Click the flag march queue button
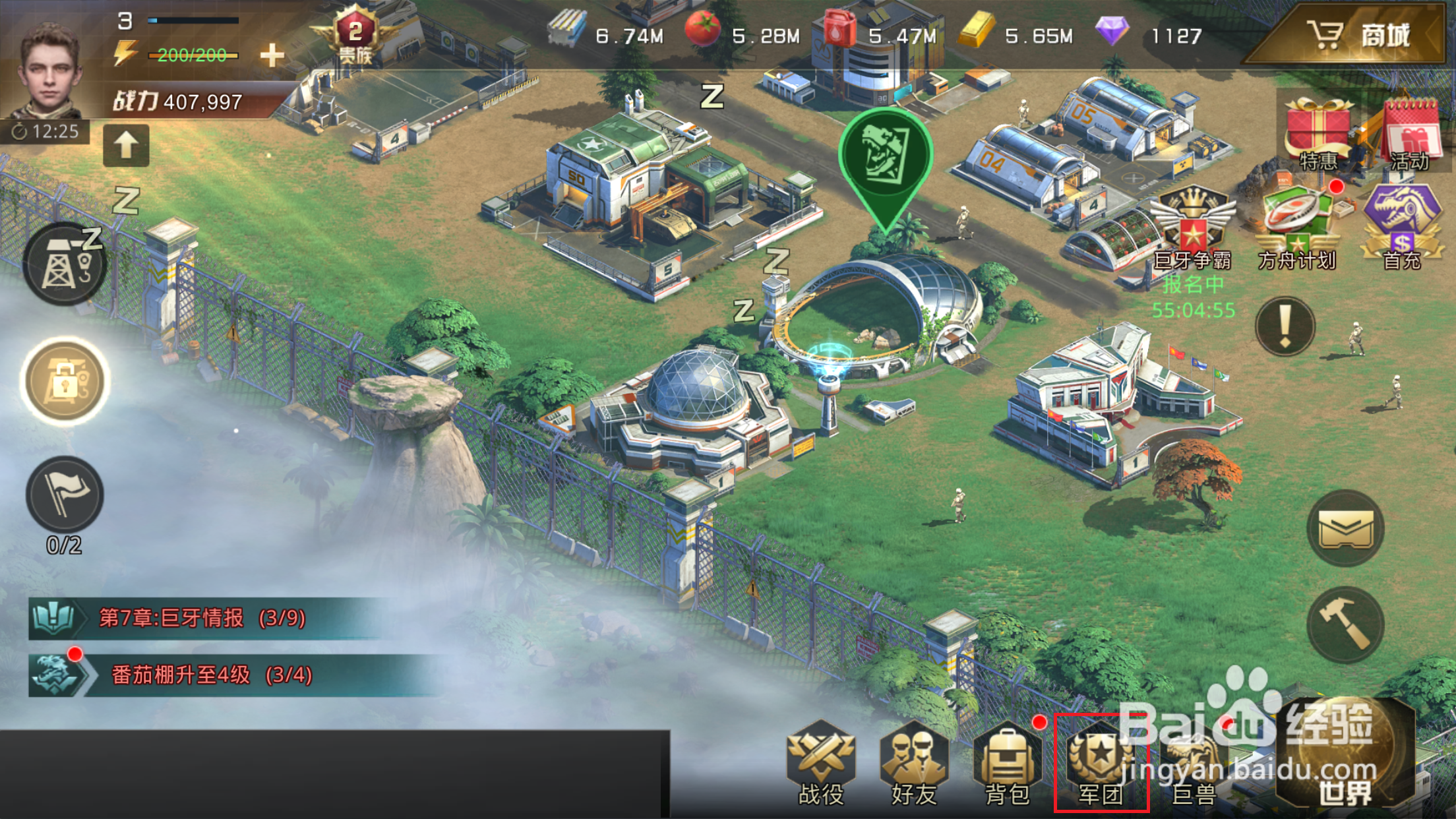1456x819 pixels. 64,496
